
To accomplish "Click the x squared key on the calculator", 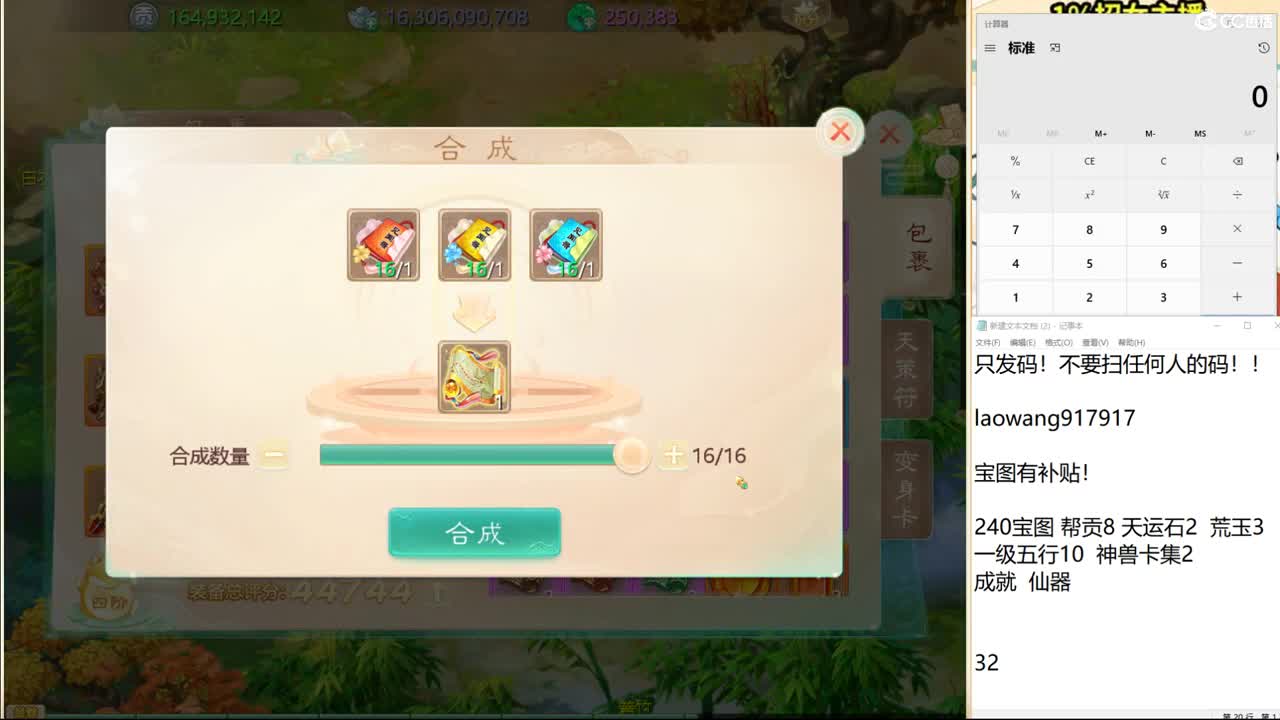I will [1089, 195].
